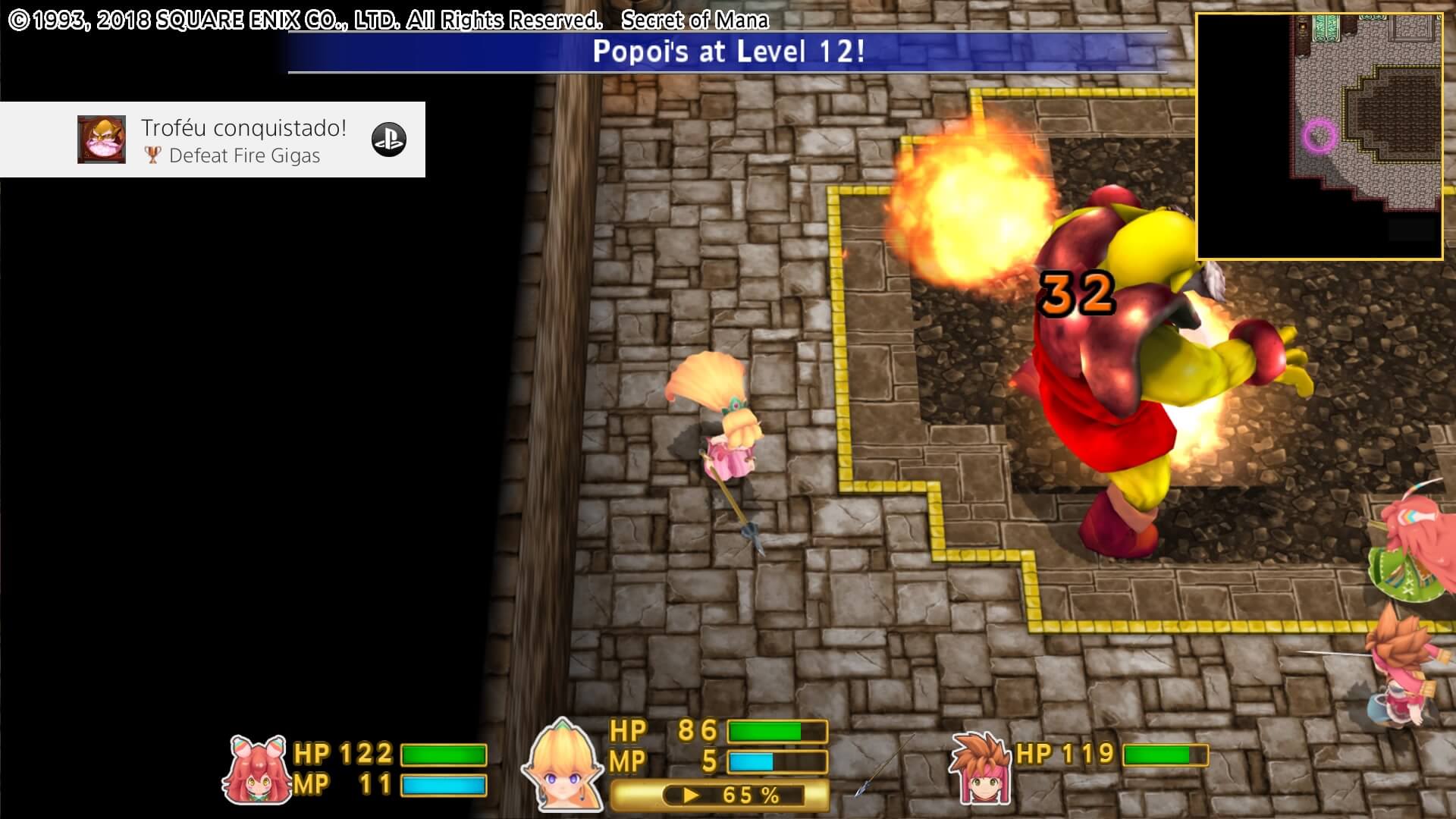Choose Primm's blonde portrait
The width and height of the screenshot is (1456, 819).
point(563,764)
